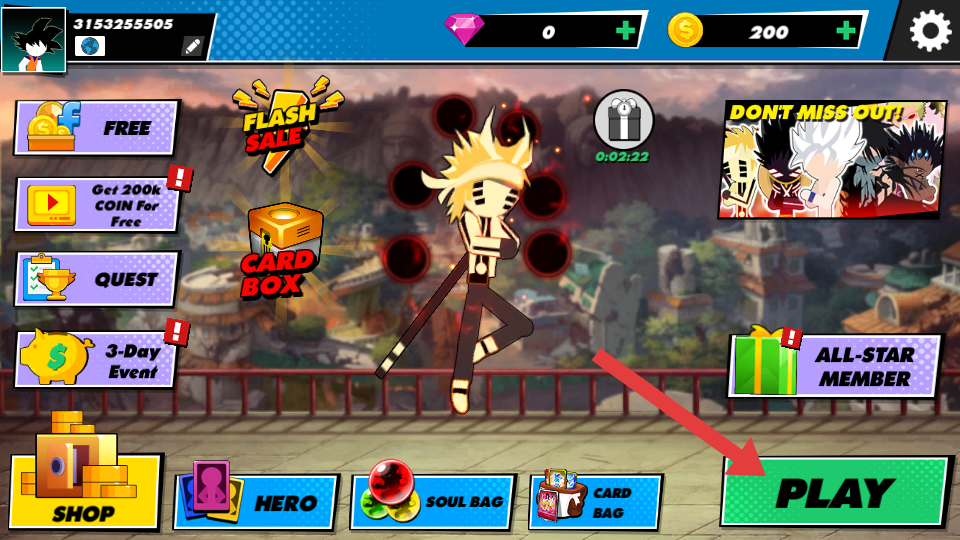The width and height of the screenshot is (960, 540).
Task: Open the Card Bag
Action: (595, 501)
